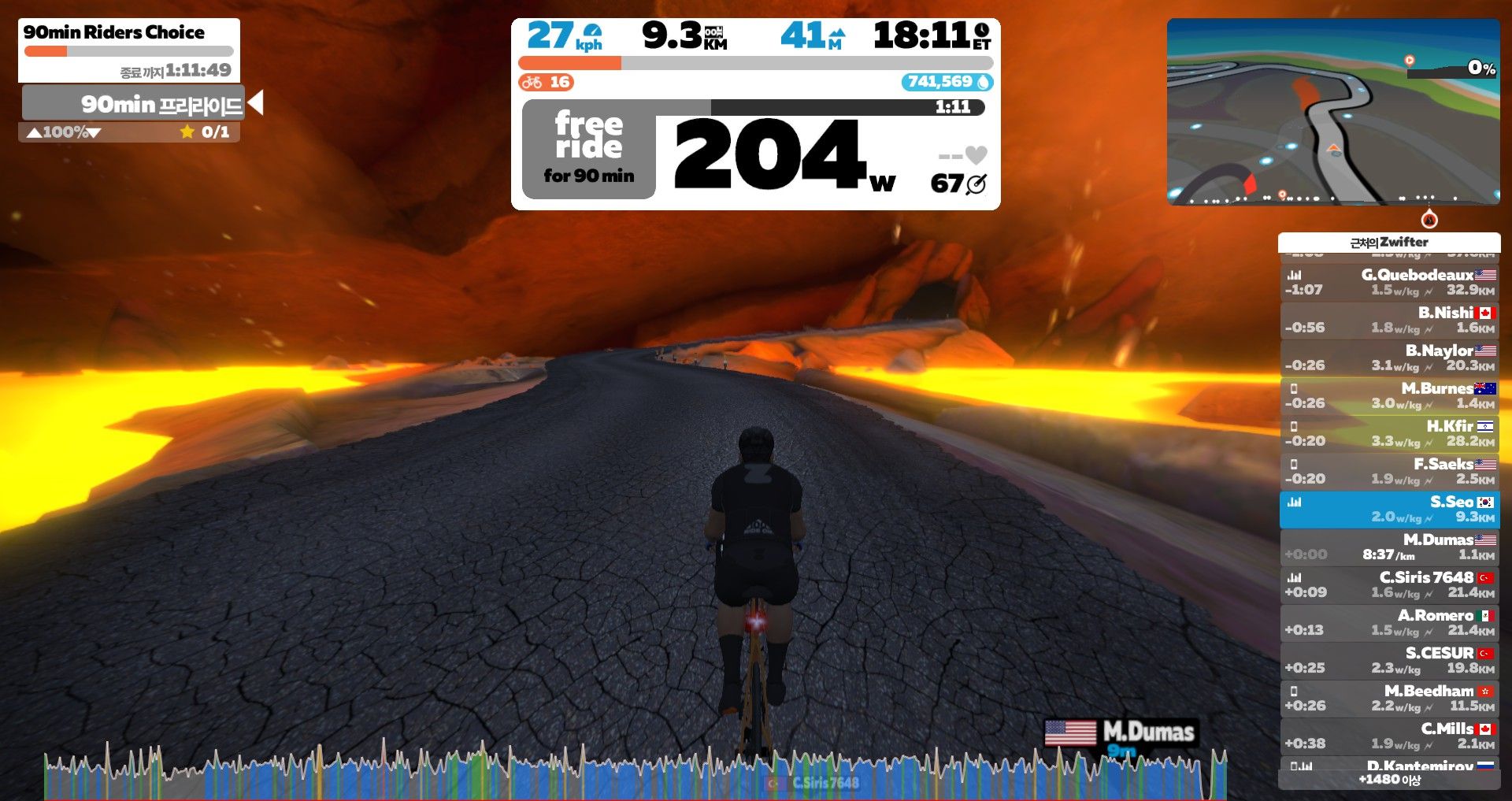Screen dimensions: 1512x801
Task: Select the 90min 프리라이드 workout block
Action: pyautogui.click(x=134, y=104)
